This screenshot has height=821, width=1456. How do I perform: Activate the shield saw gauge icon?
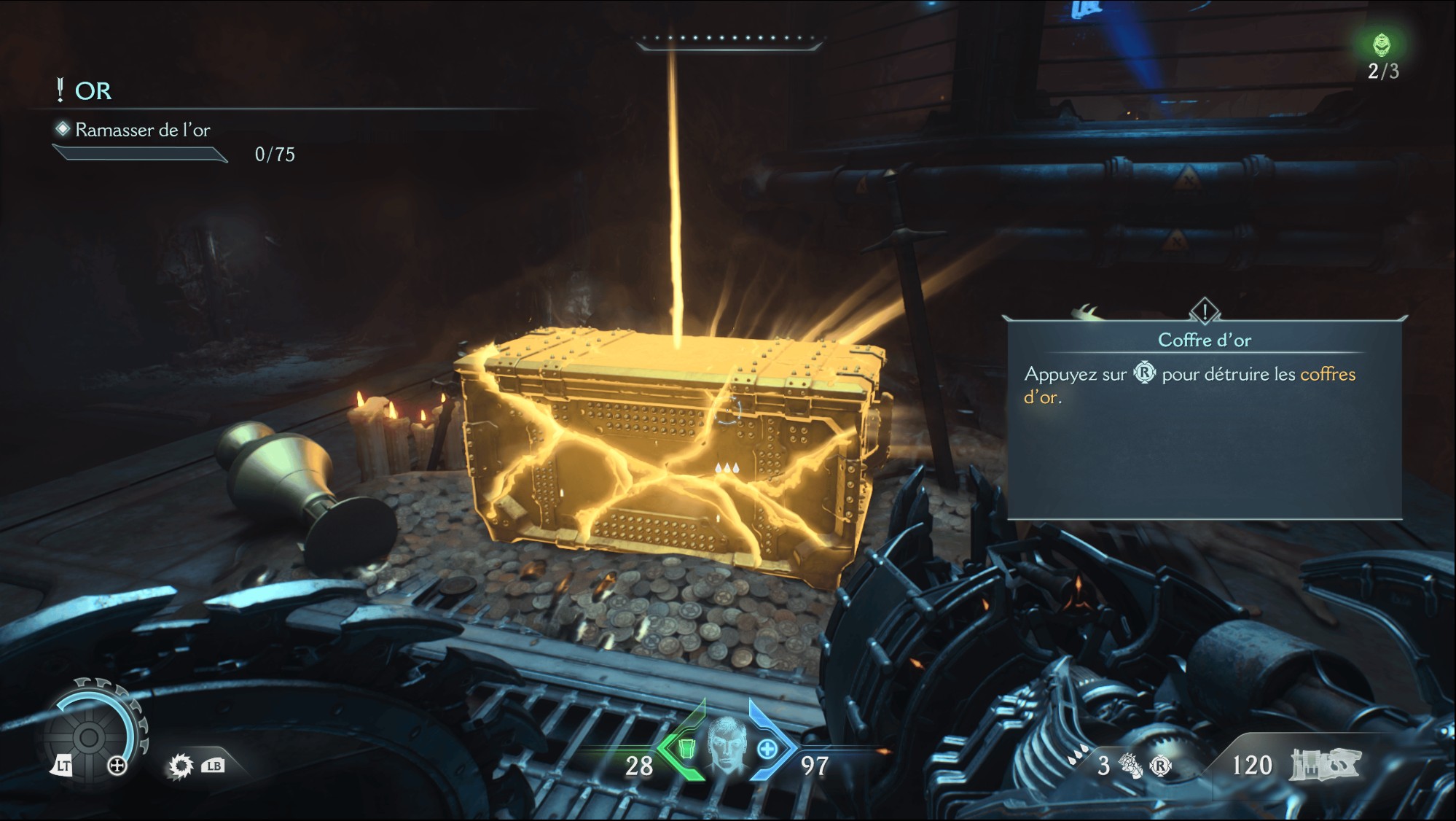pyautogui.click(x=90, y=736)
